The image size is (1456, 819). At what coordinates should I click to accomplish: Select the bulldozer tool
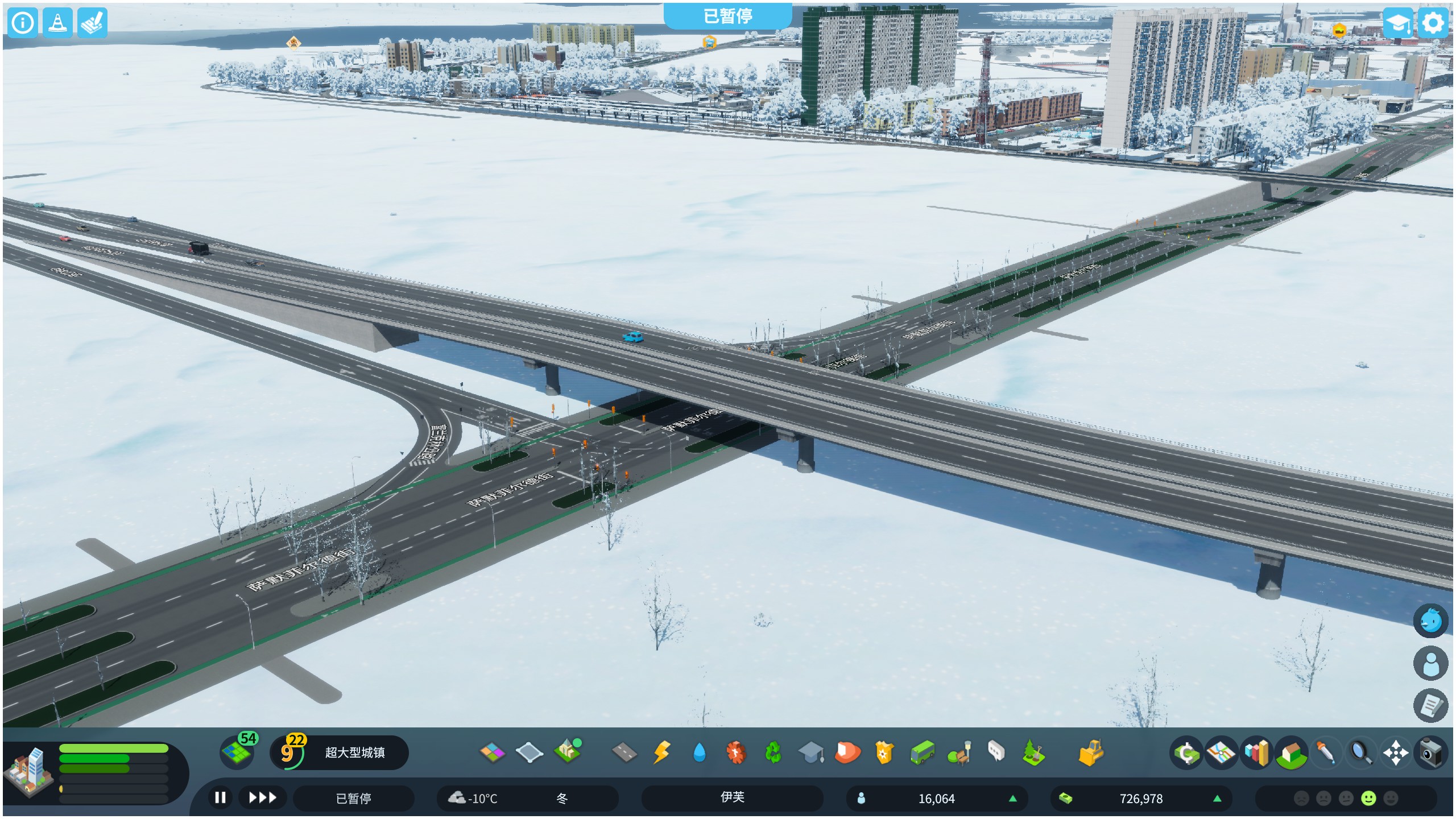(1090, 752)
